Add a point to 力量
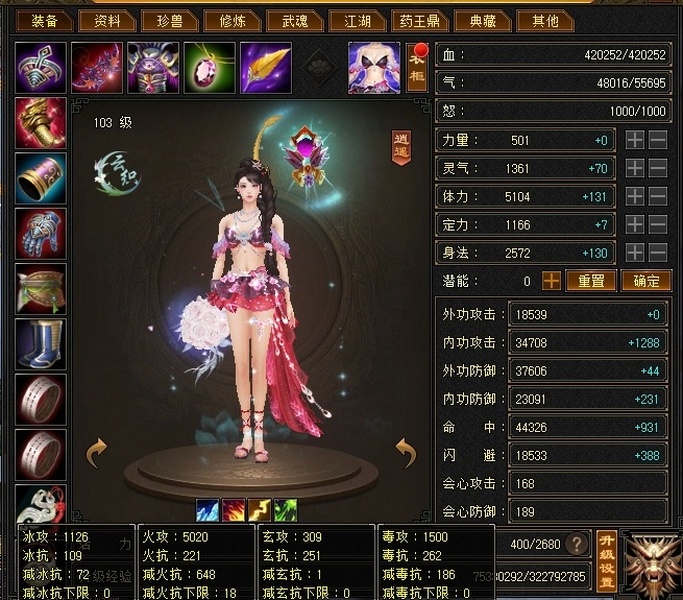 pyautogui.click(x=635, y=141)
